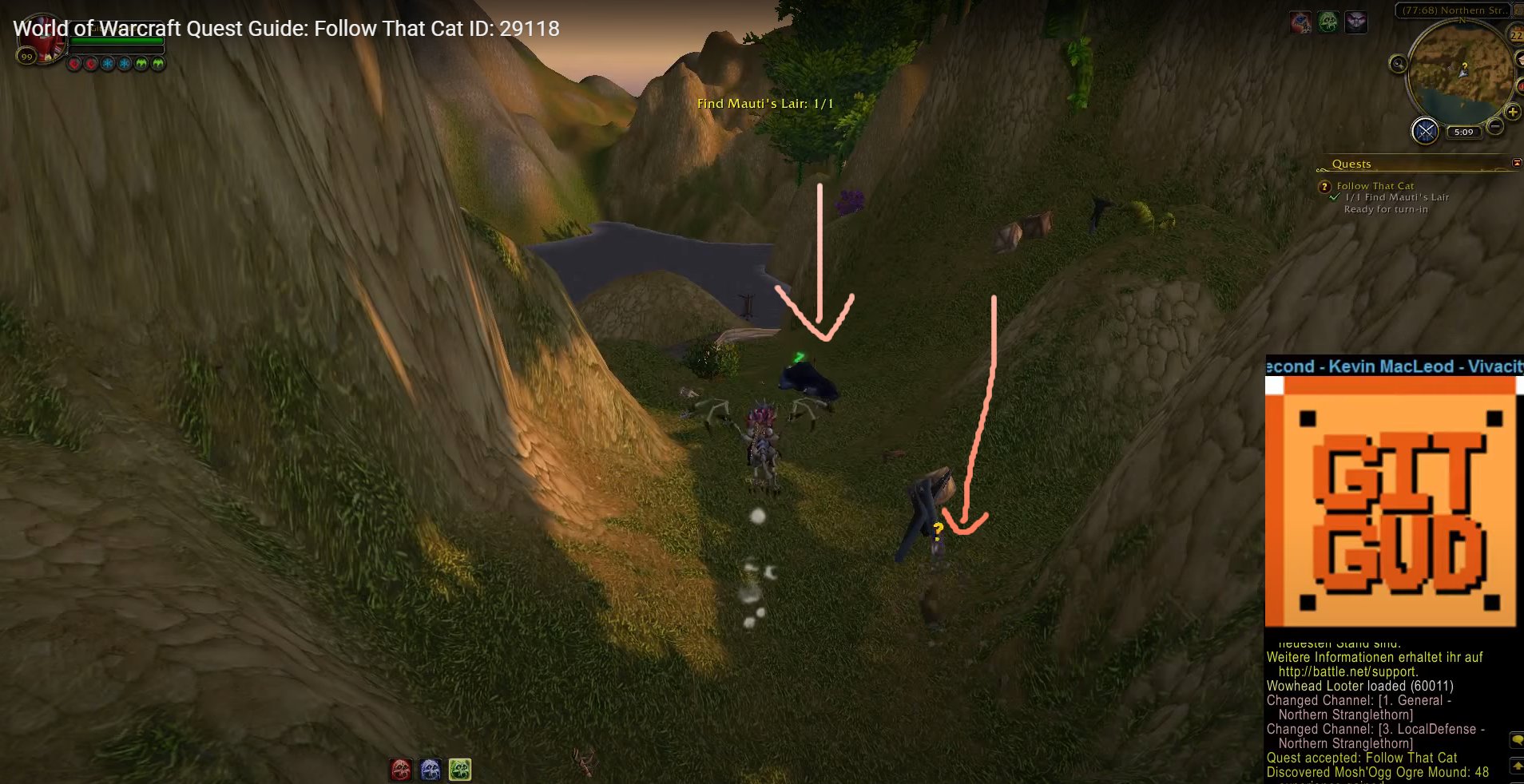Toggle the checkmark beside Find Mauti's Lair
Screen dimensions: 1524x784
[x=1334, y=198]
